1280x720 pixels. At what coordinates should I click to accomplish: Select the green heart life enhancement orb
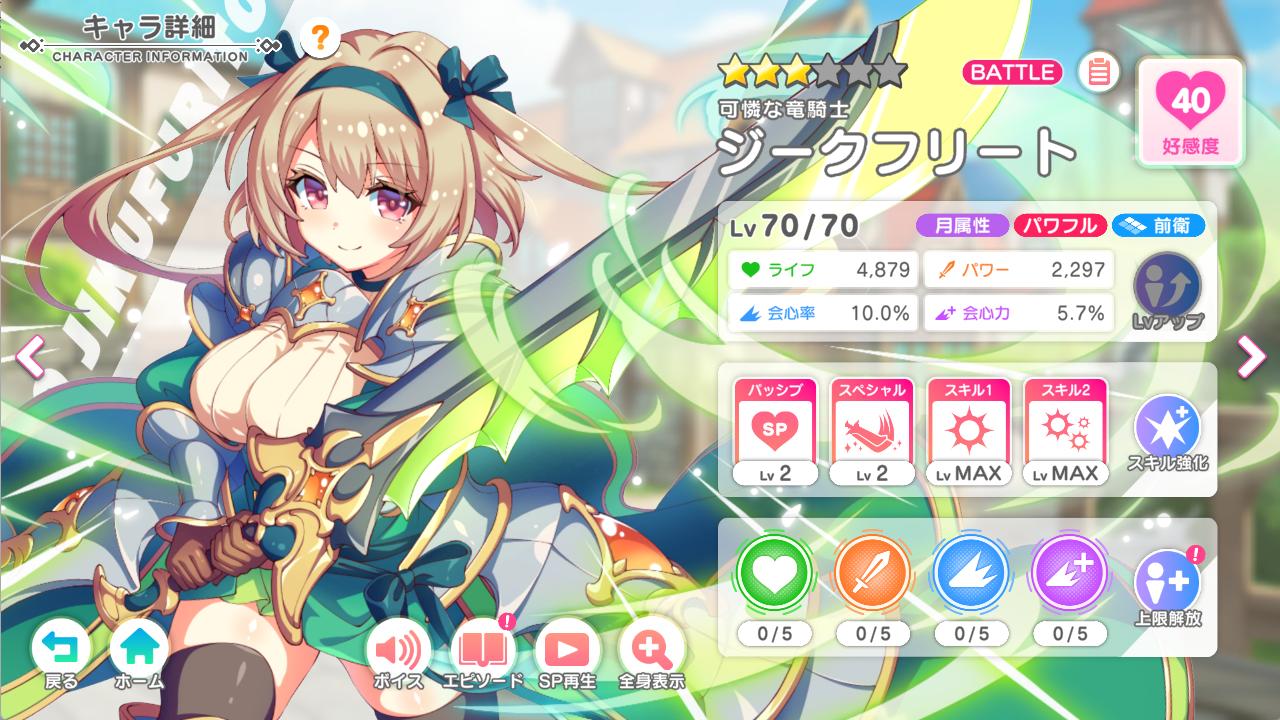click(775, 575)
